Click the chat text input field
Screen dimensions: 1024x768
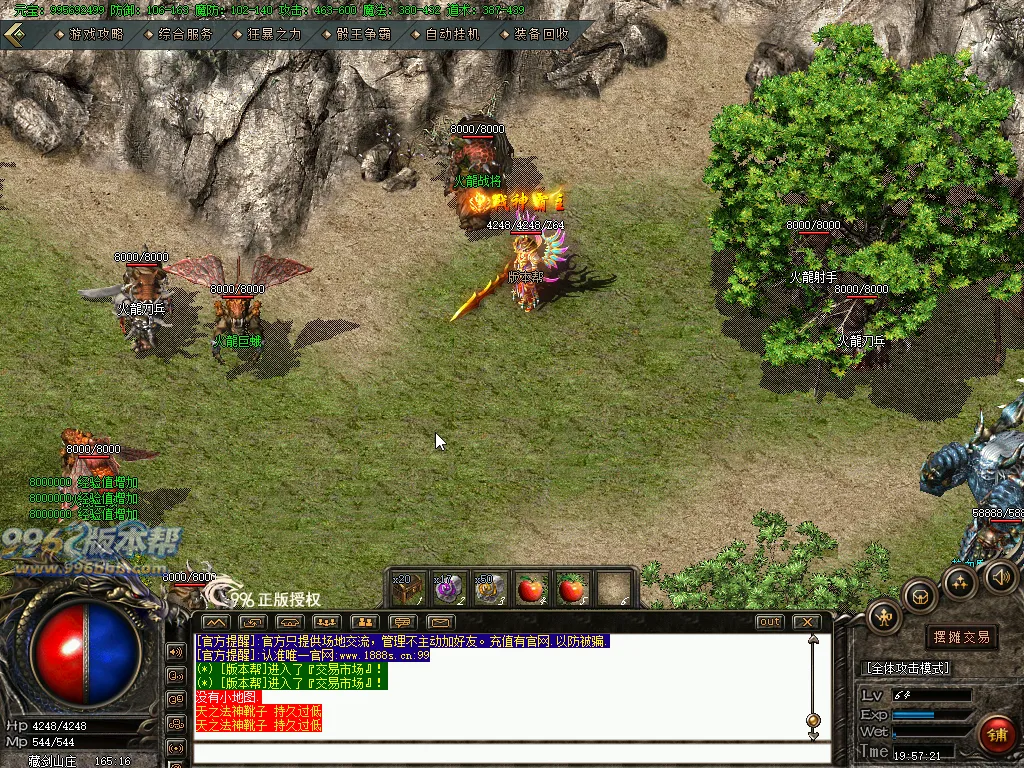tap(500, 752)
